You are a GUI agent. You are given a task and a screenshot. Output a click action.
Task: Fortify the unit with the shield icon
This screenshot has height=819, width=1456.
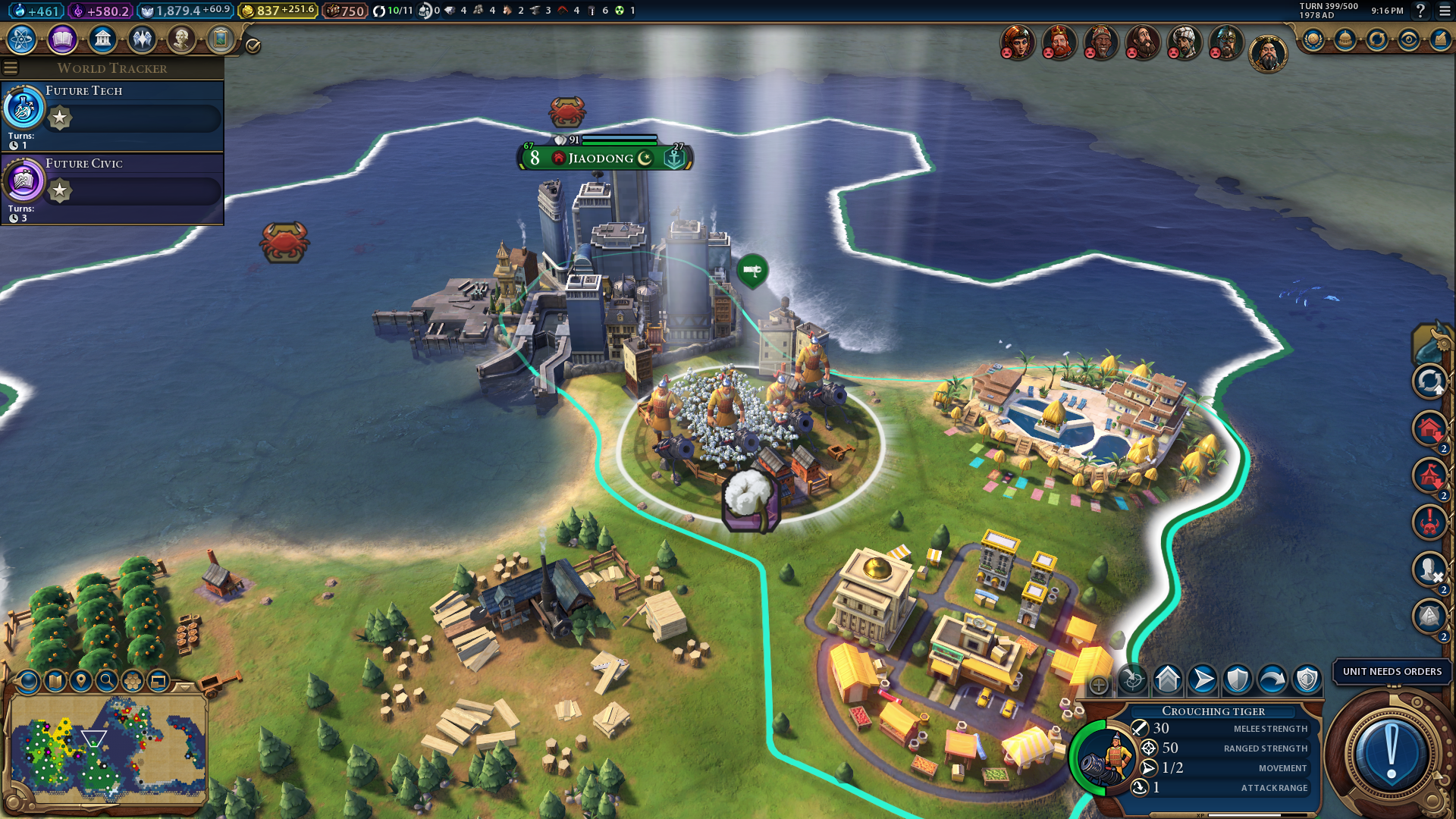click(x=1238, y=679)
